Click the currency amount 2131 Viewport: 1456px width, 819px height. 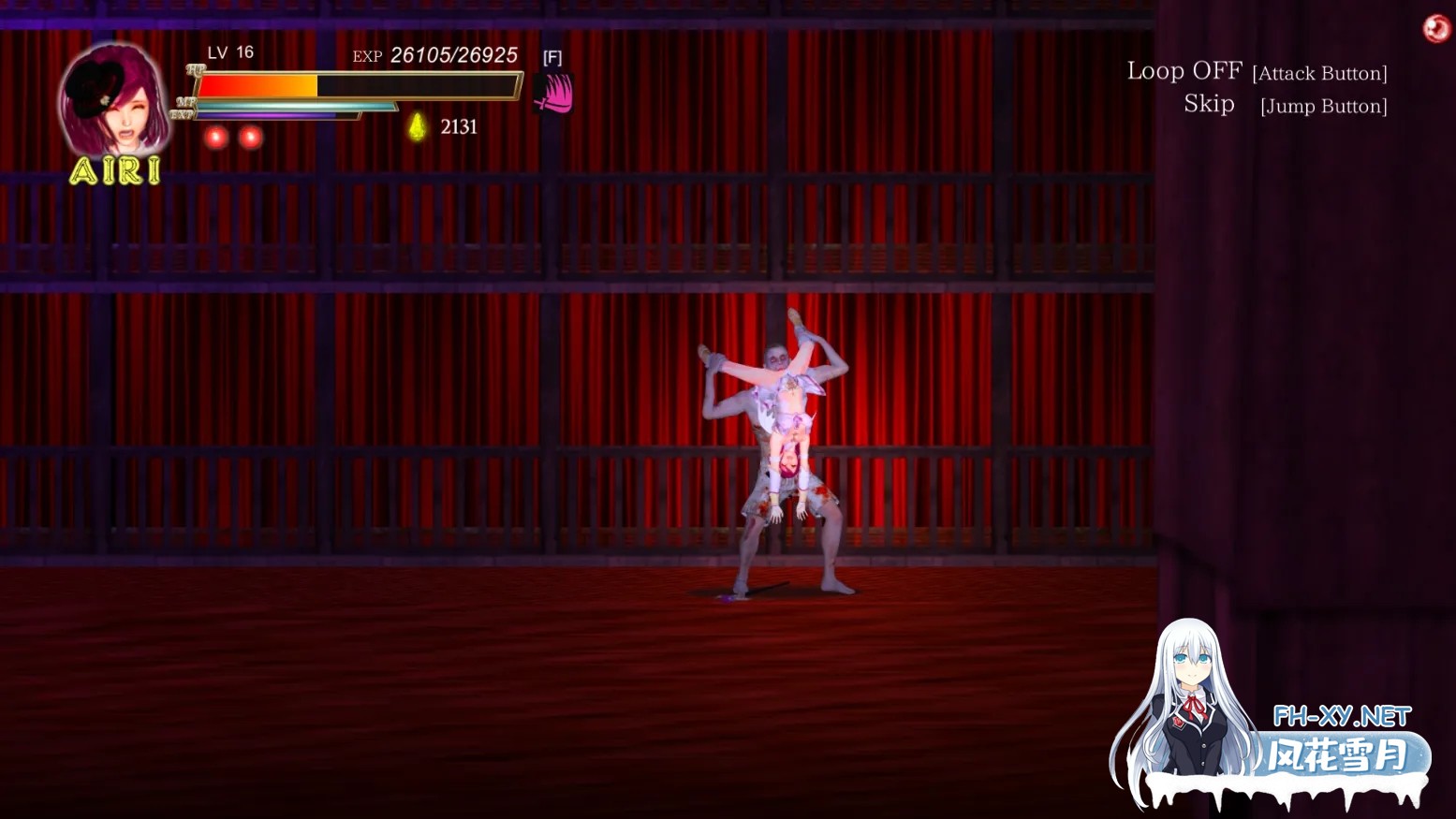click(459, 127)
